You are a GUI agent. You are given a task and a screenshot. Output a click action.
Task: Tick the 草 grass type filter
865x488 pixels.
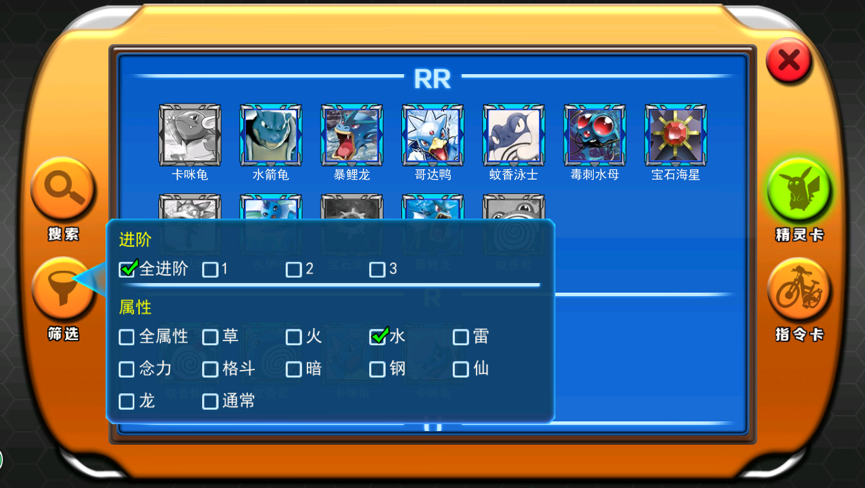pos(210,337)
